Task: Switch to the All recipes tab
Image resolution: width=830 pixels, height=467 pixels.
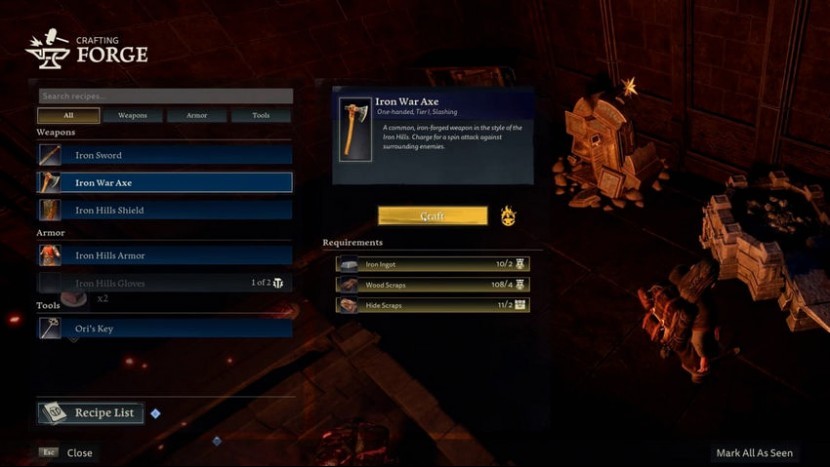Action: click(x=69, y=116)
